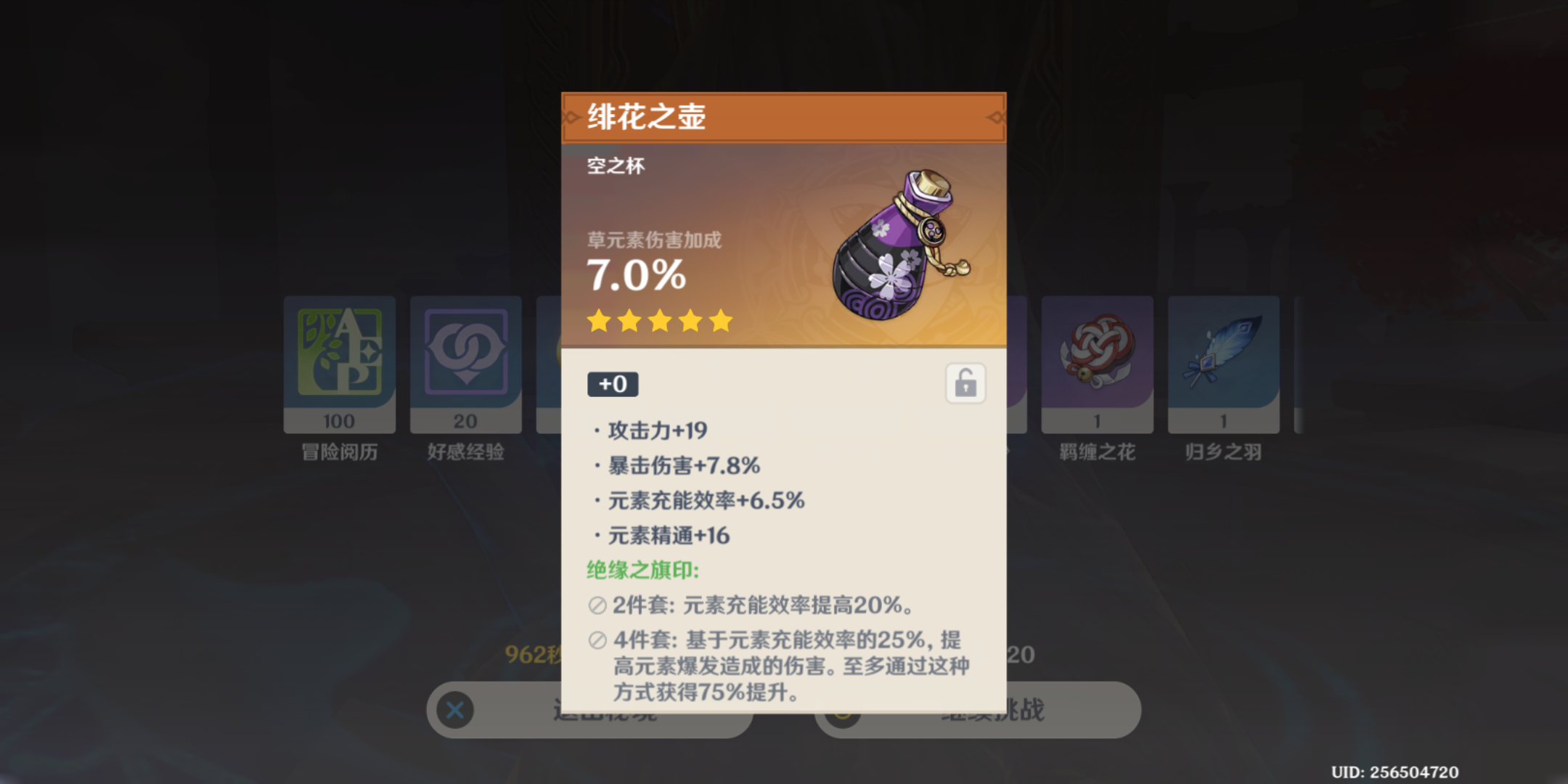Screen dimensions: 1568x784
Task: Click the 7.0% main stat value
Action: tap(635, 276)
